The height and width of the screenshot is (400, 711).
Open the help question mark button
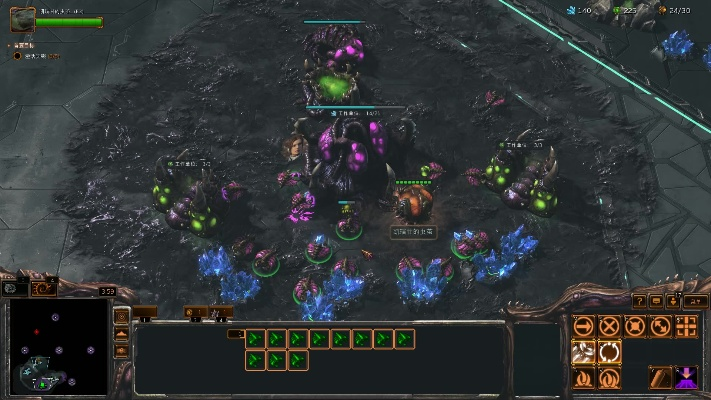[x=640, y=300]
